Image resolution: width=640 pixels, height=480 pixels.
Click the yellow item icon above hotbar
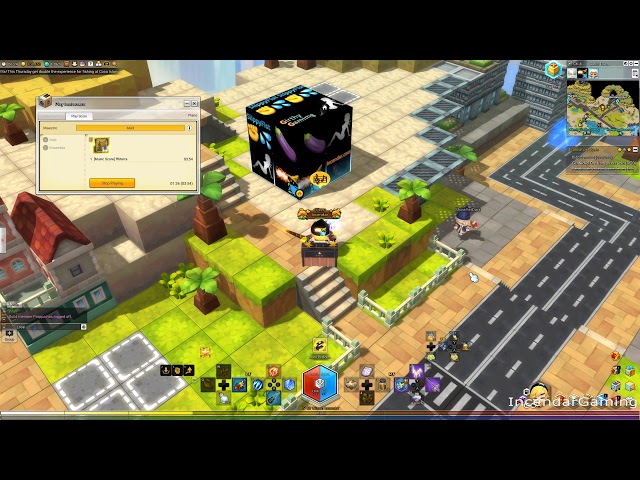click(320, 345)
